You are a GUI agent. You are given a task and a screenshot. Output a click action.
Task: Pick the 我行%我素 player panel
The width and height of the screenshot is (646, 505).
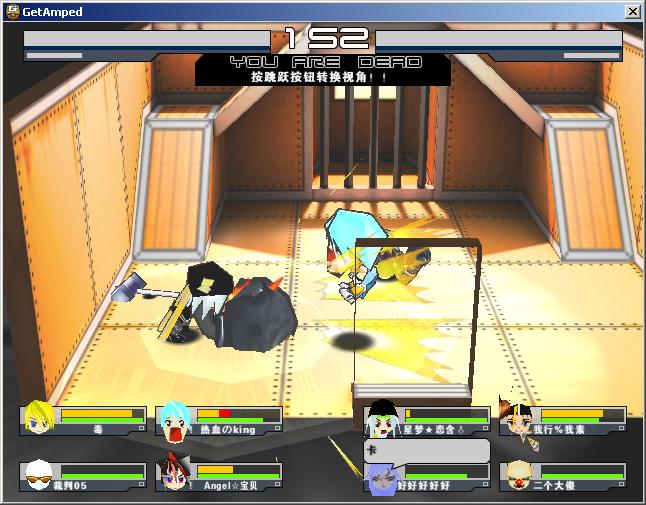[x=566, y=421]
